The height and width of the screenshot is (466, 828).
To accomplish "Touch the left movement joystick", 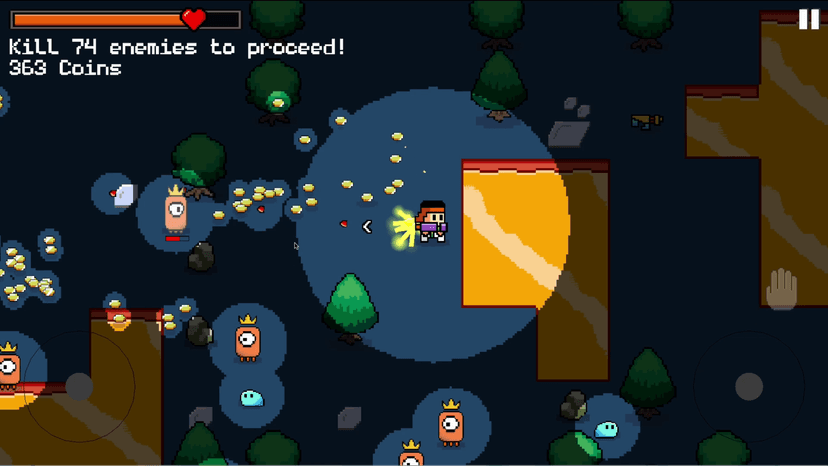I will (79, 387).
